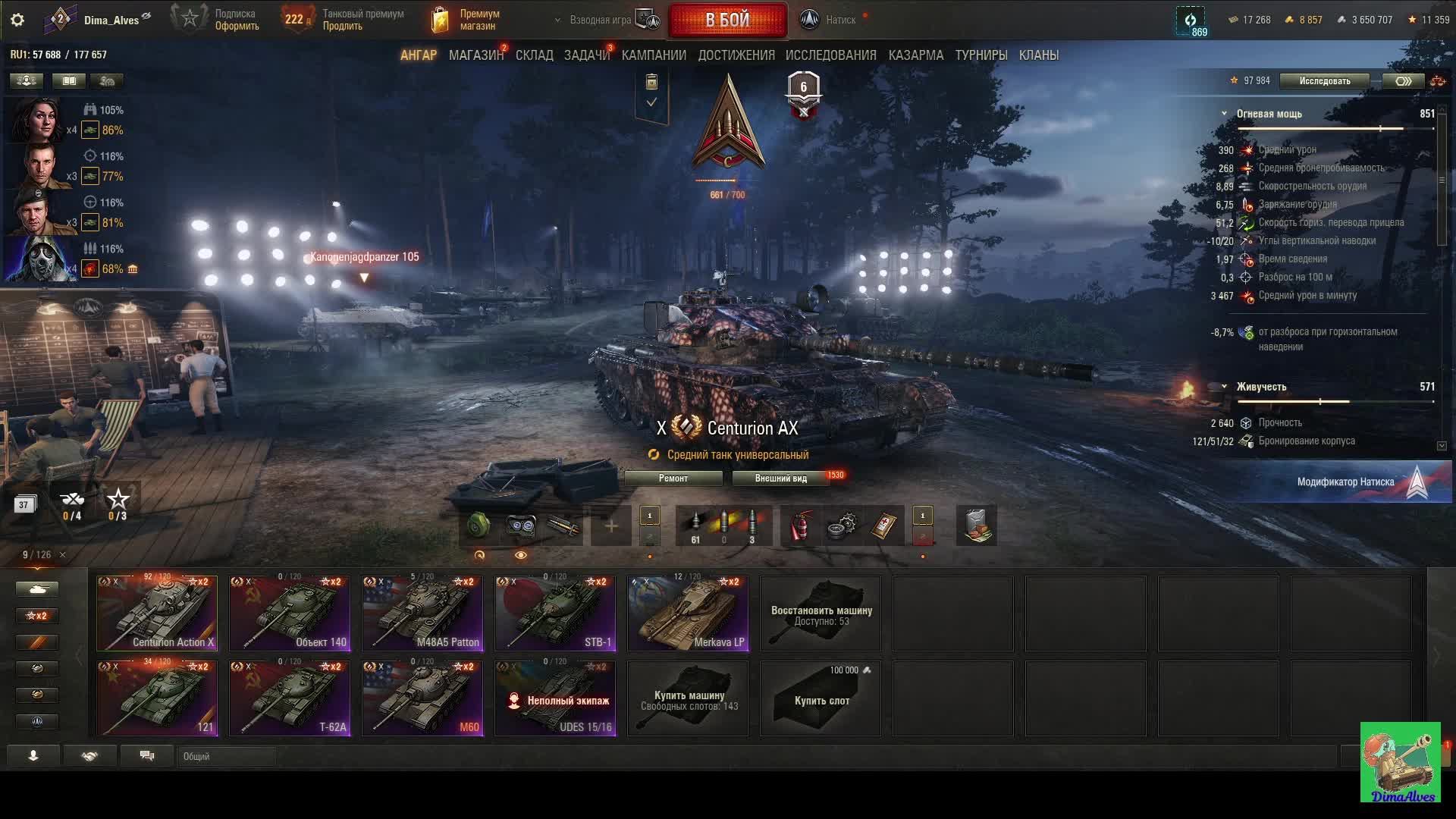The width and height of the screenshot is (1456, 819).
Task: Open the Внешний вид customization
Action: click(x=780, y=479)
